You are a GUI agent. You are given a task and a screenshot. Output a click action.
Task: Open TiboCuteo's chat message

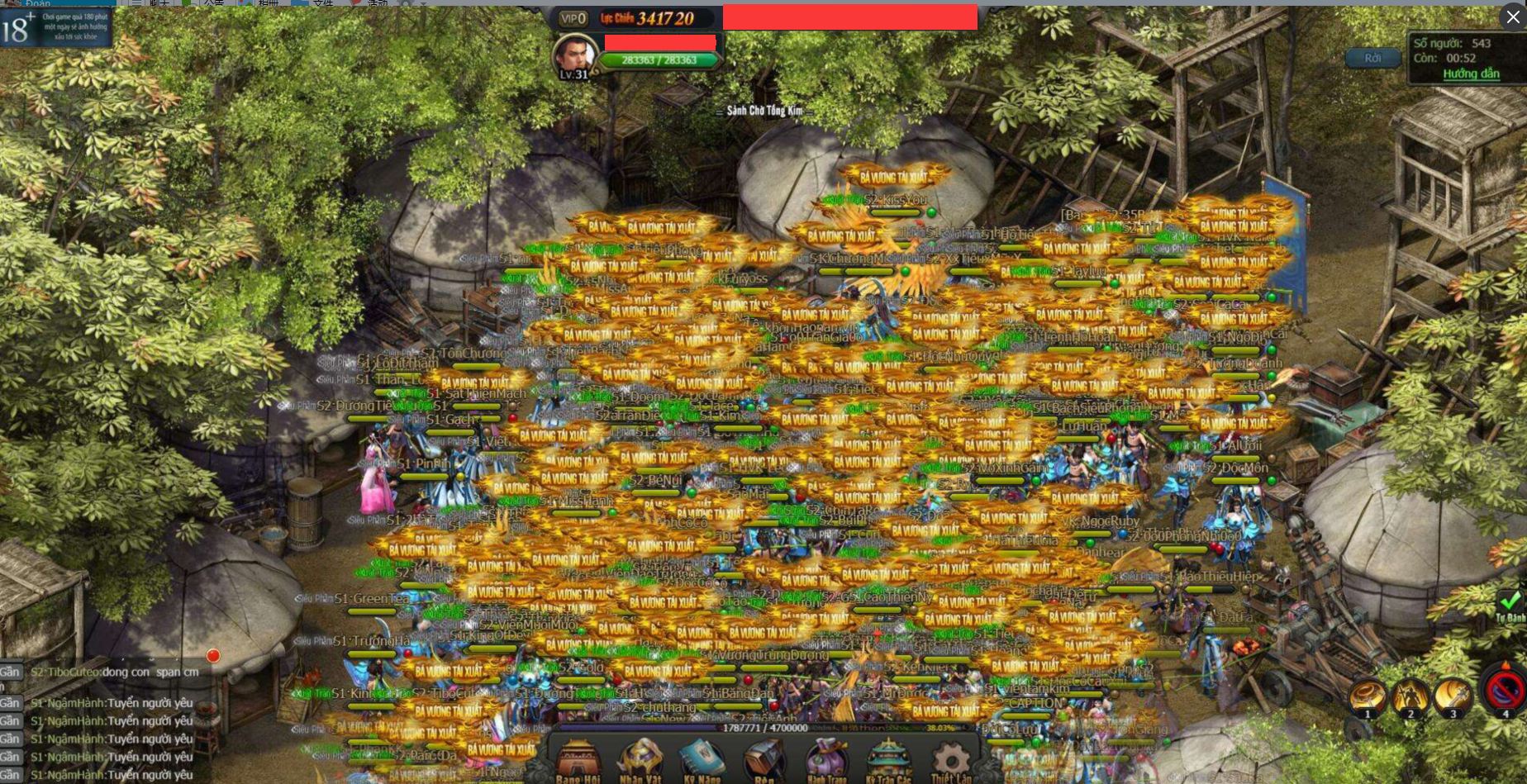click(x=114, y=672)
